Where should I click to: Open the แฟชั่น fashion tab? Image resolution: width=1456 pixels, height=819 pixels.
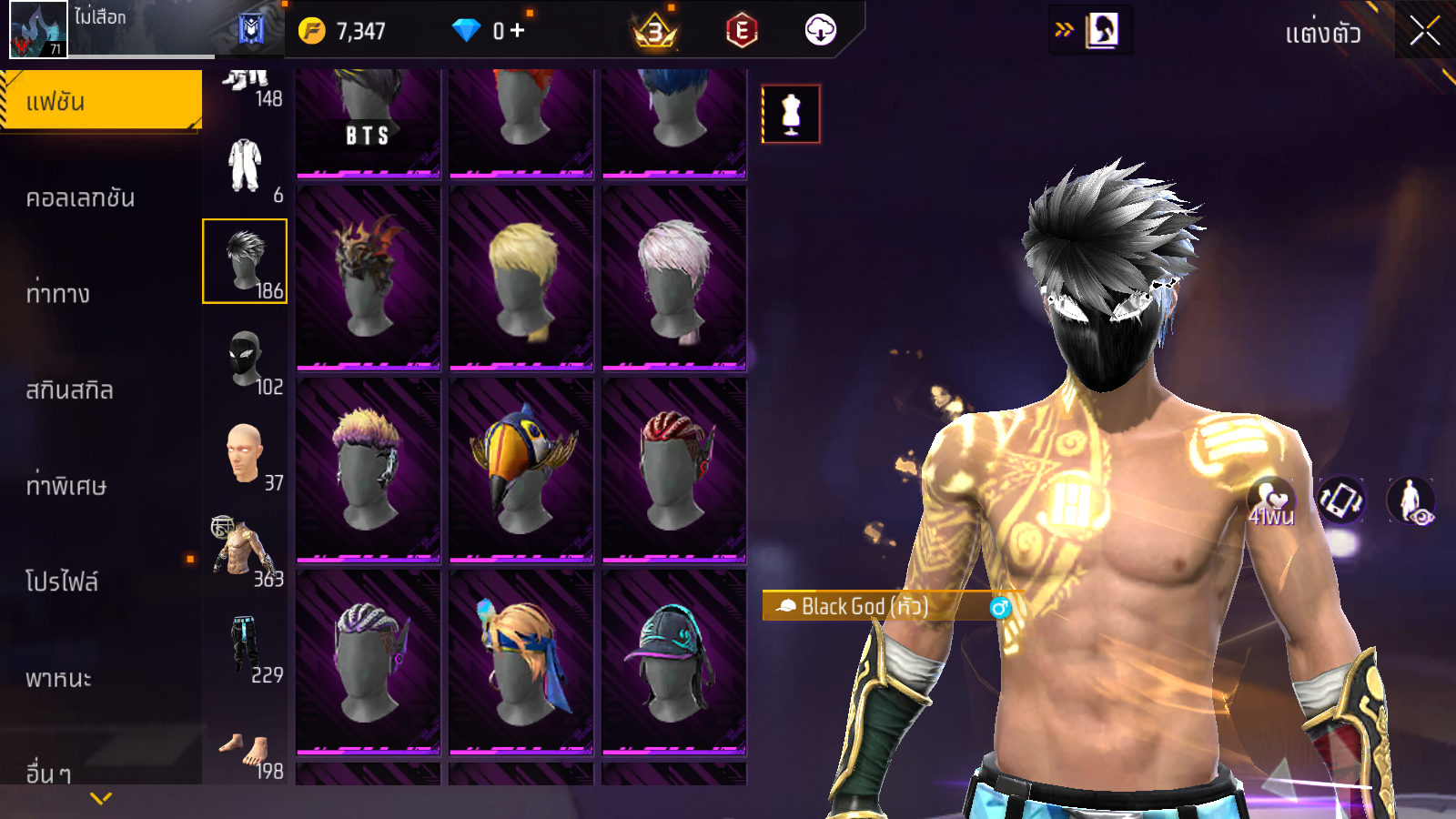[x=100, y=101]
